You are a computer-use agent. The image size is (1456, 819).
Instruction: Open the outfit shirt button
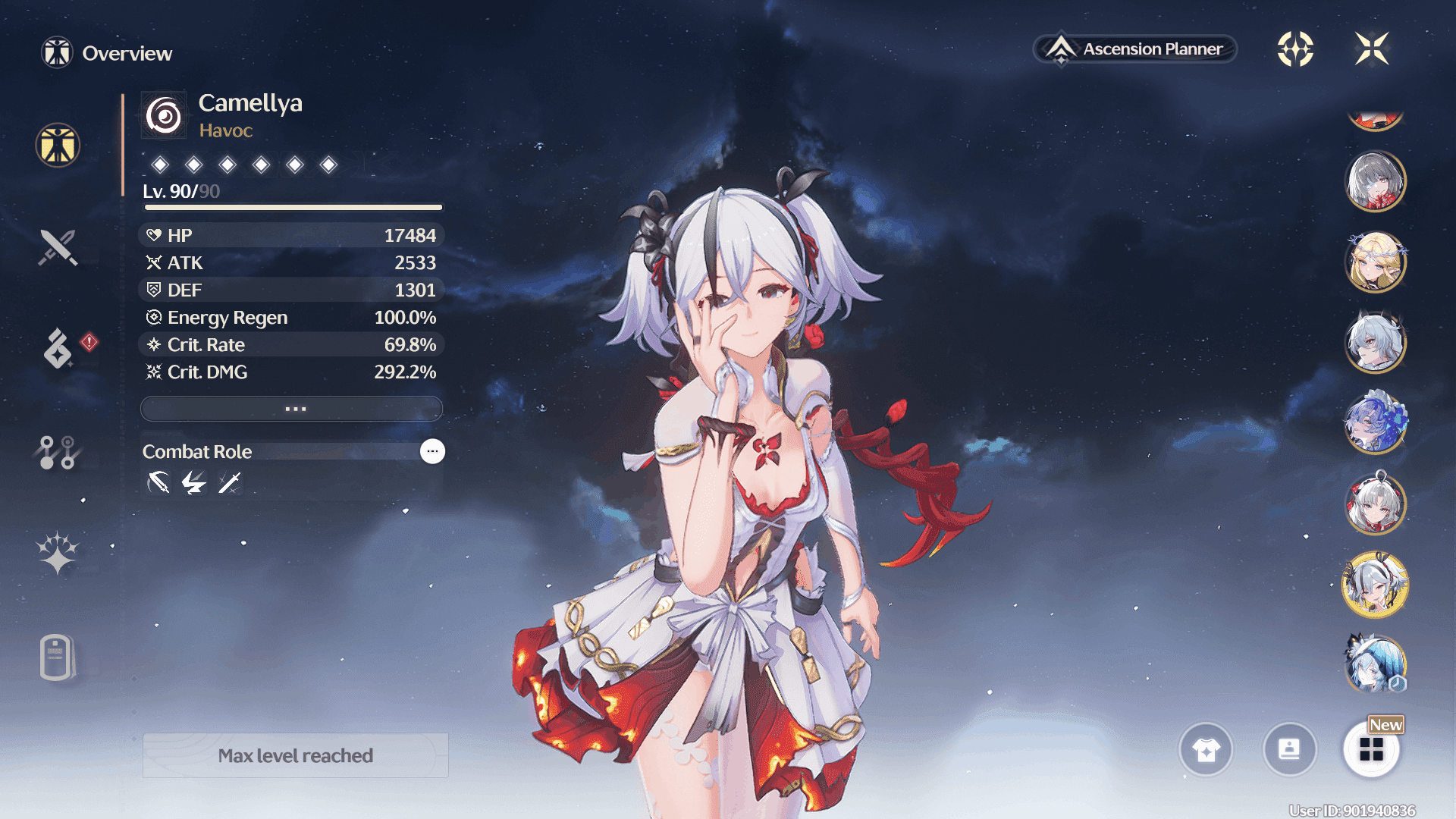(x=1206, y=750)
